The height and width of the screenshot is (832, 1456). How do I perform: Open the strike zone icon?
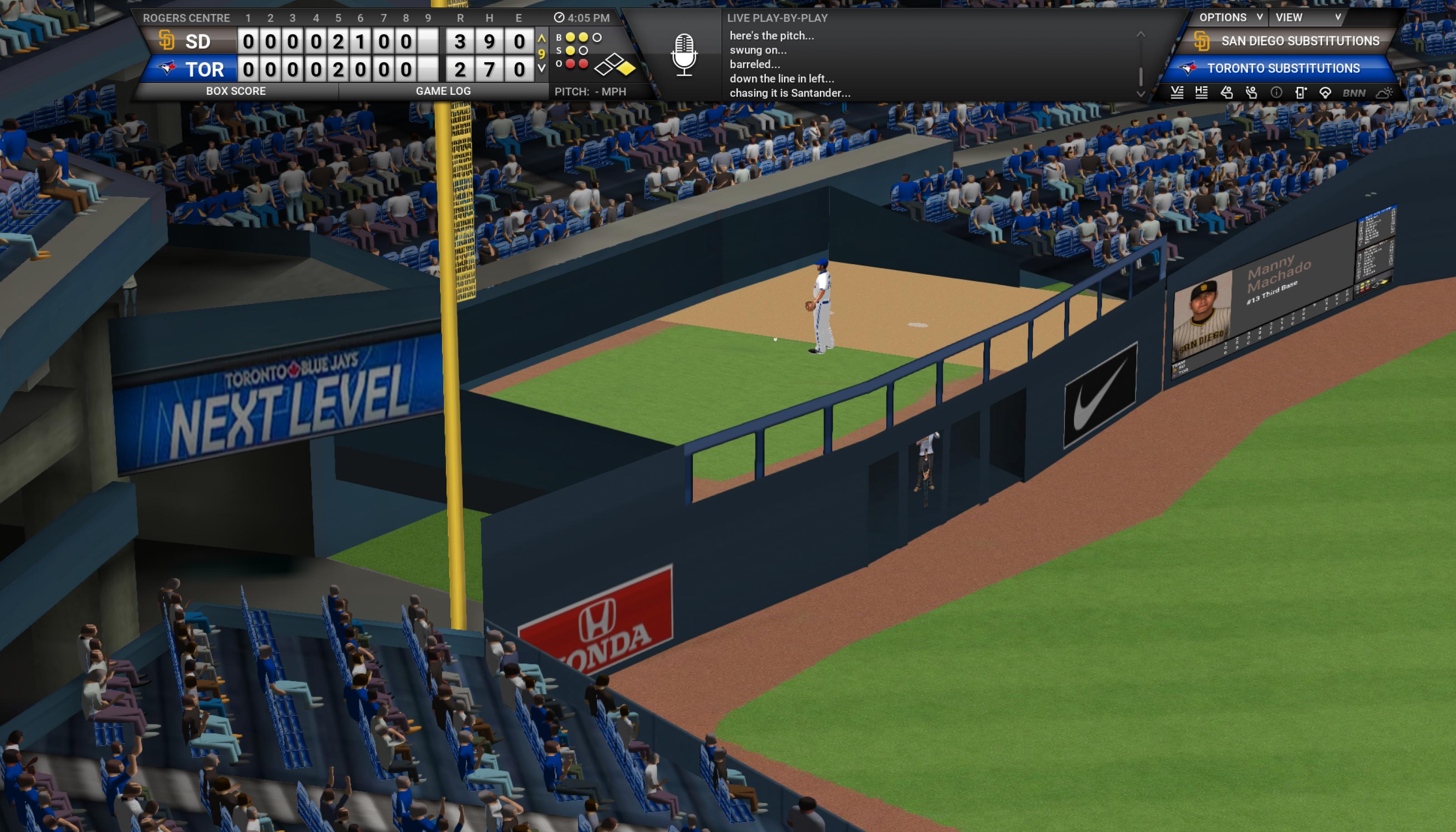point(1301,93)
